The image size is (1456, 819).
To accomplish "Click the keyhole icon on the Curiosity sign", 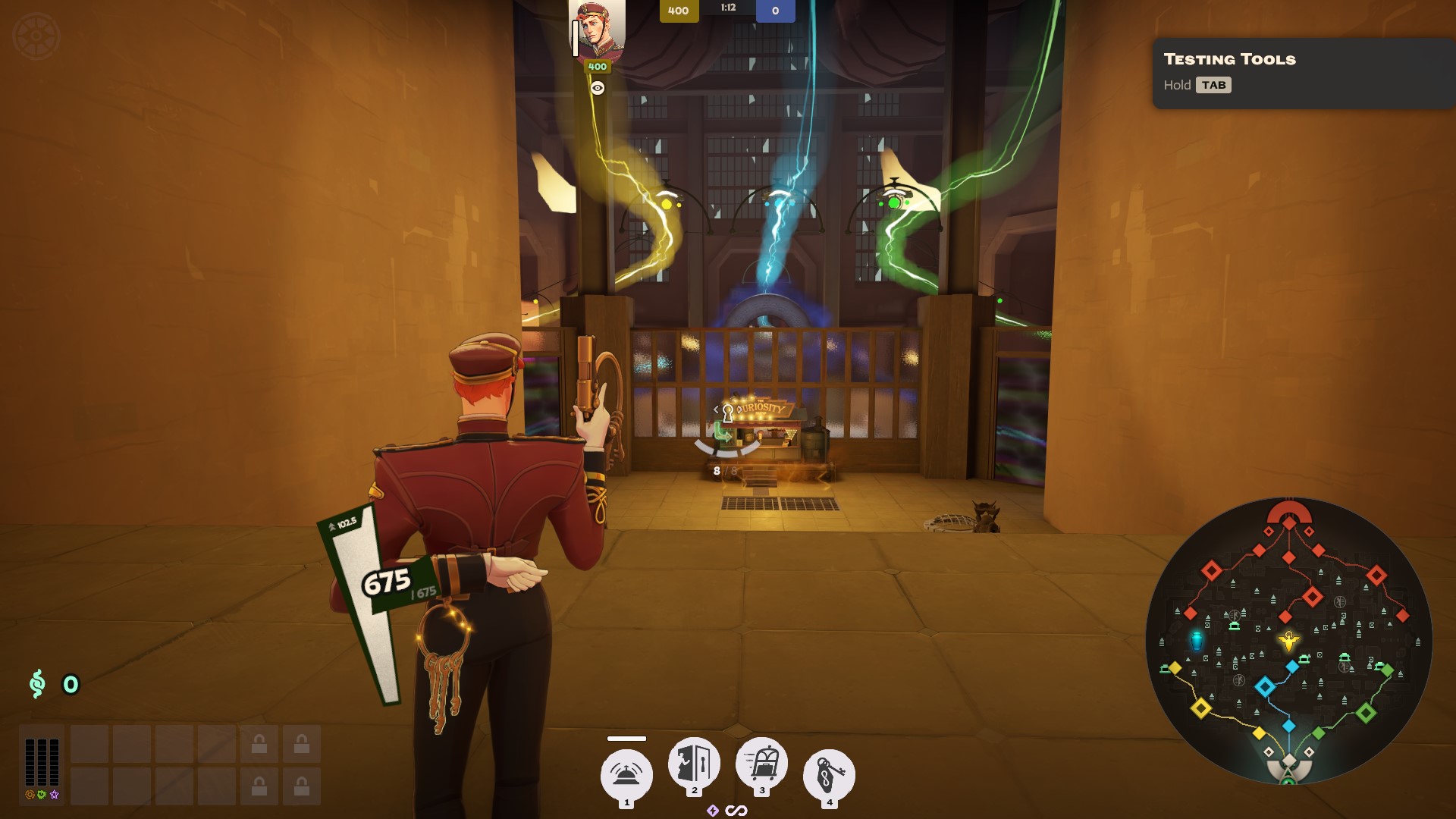I will point(730,414).
